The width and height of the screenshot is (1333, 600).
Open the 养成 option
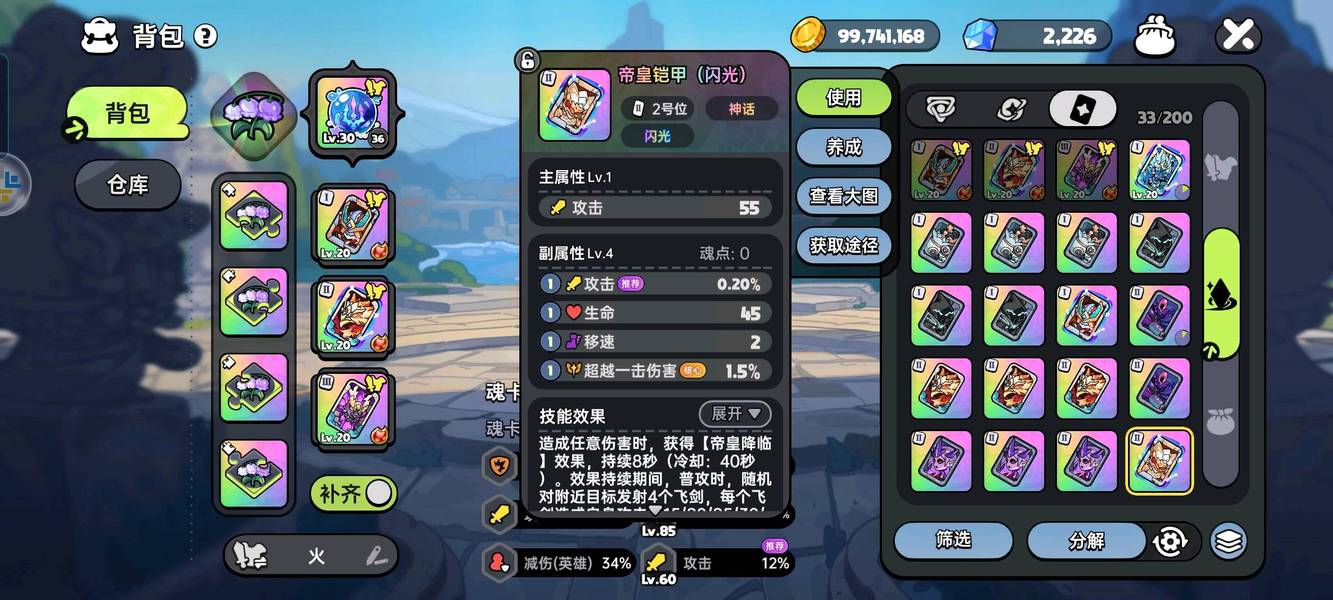844,147
